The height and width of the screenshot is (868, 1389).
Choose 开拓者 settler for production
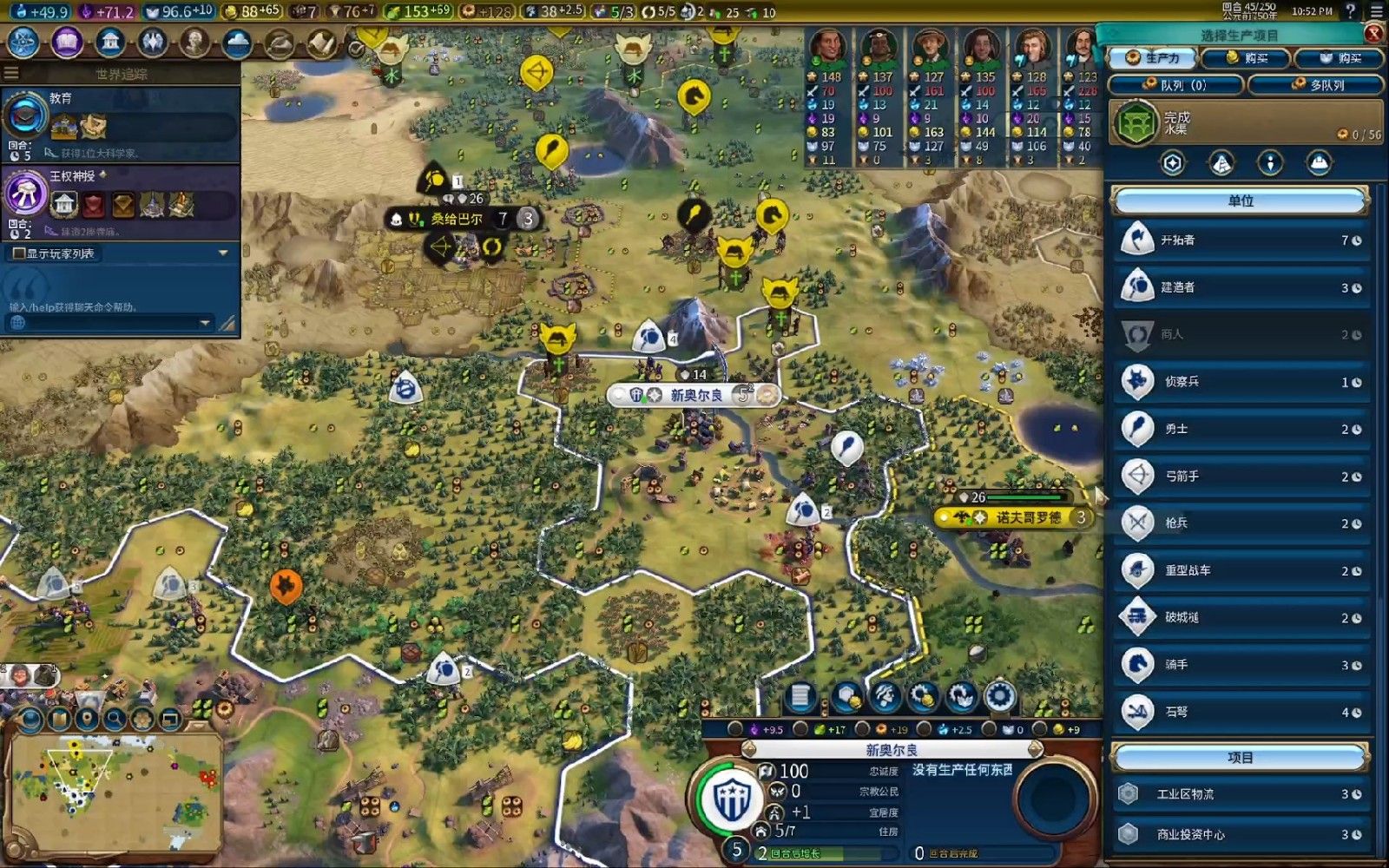tap(1241, 240)
